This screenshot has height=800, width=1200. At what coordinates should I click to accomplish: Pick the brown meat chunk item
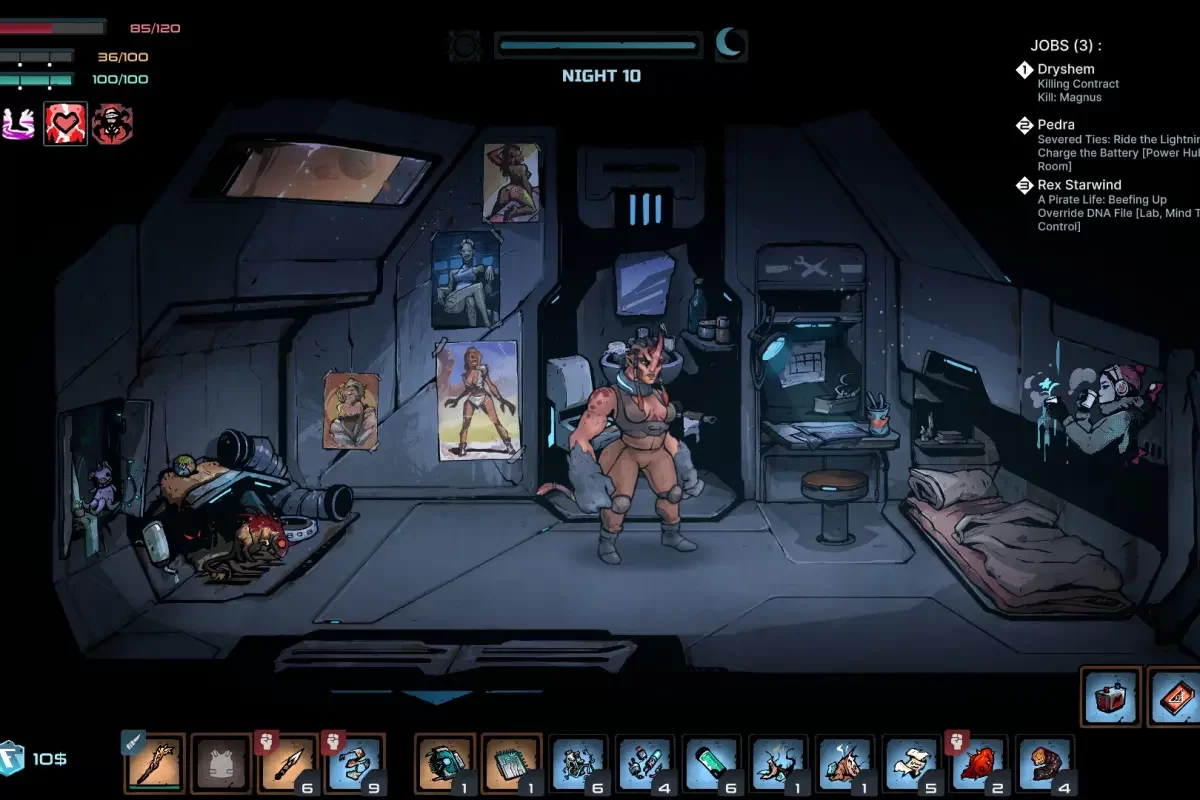point(1045,765)
